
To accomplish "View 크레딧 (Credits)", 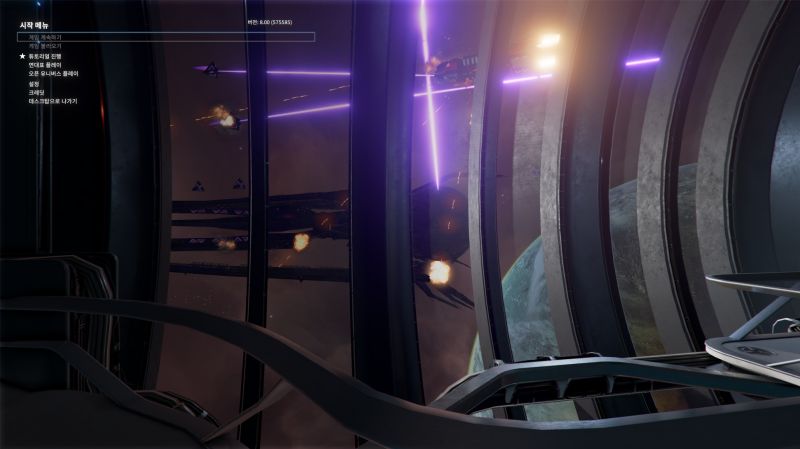I will pyautogui.click(x=37, y=92).
